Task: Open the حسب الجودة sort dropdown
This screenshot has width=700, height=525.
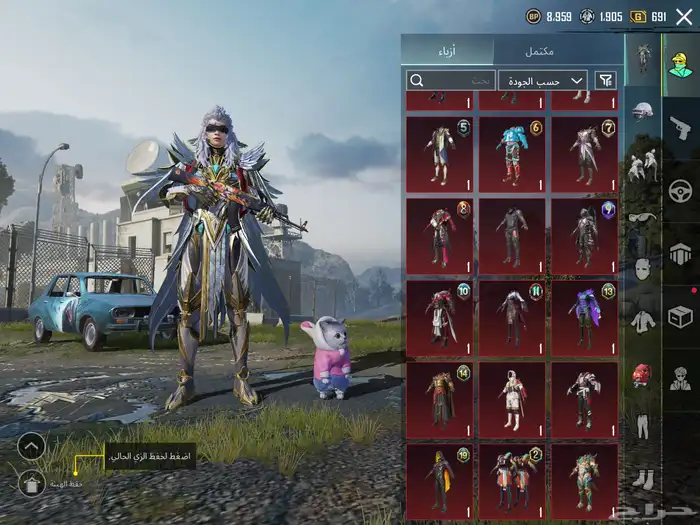Action: pos(542,80)
